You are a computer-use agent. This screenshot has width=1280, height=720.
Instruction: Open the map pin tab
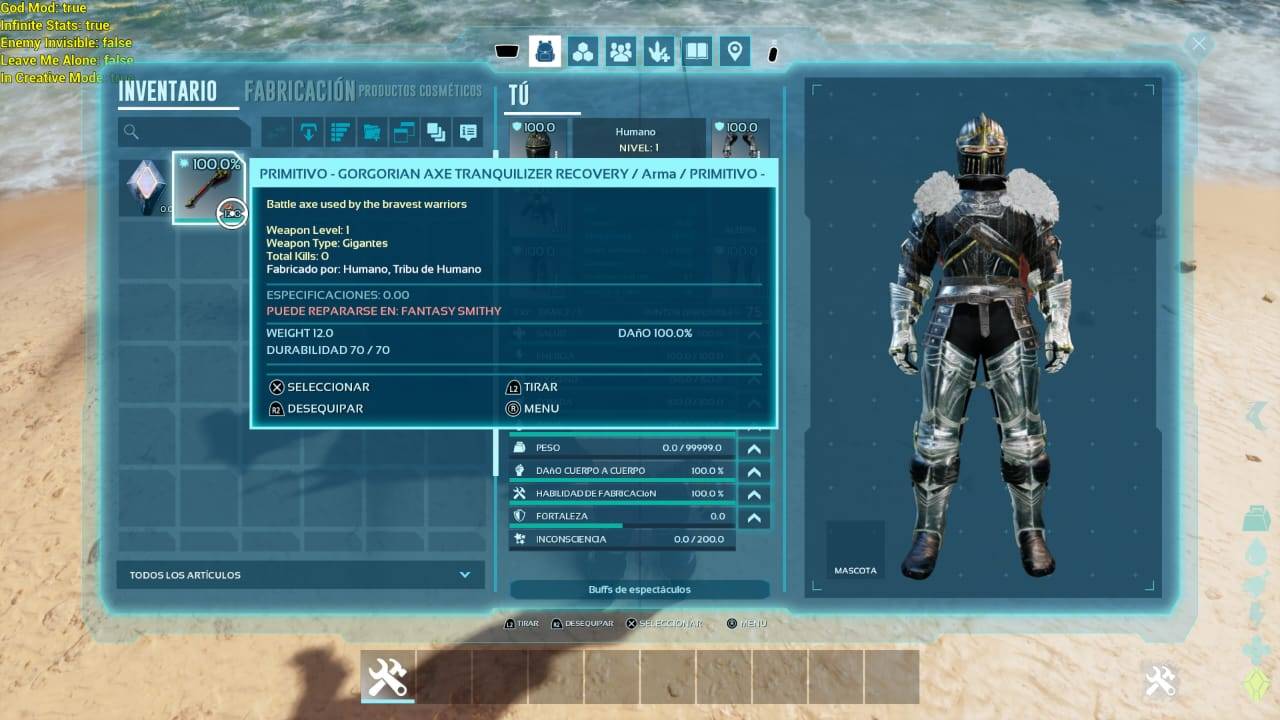click(735, 51)
